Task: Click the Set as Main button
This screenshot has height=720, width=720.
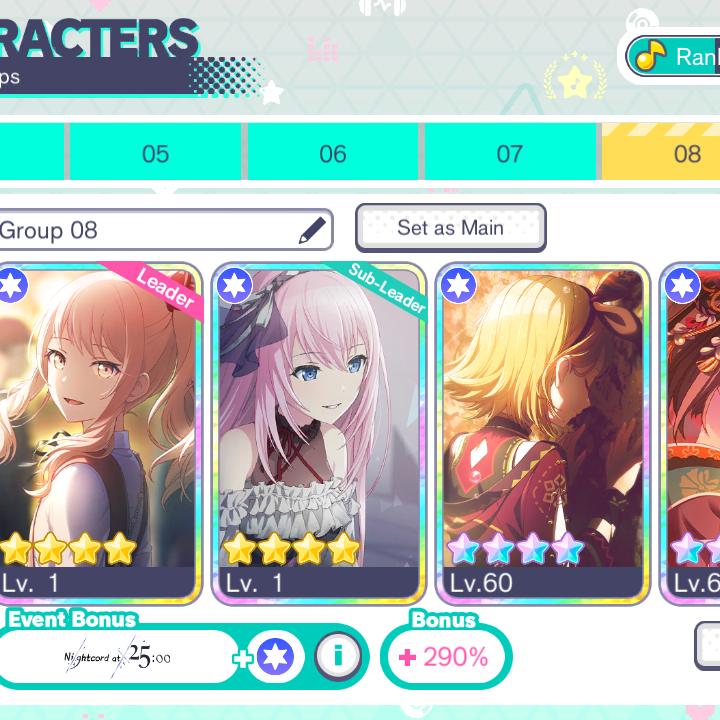Action: (450, 228)
